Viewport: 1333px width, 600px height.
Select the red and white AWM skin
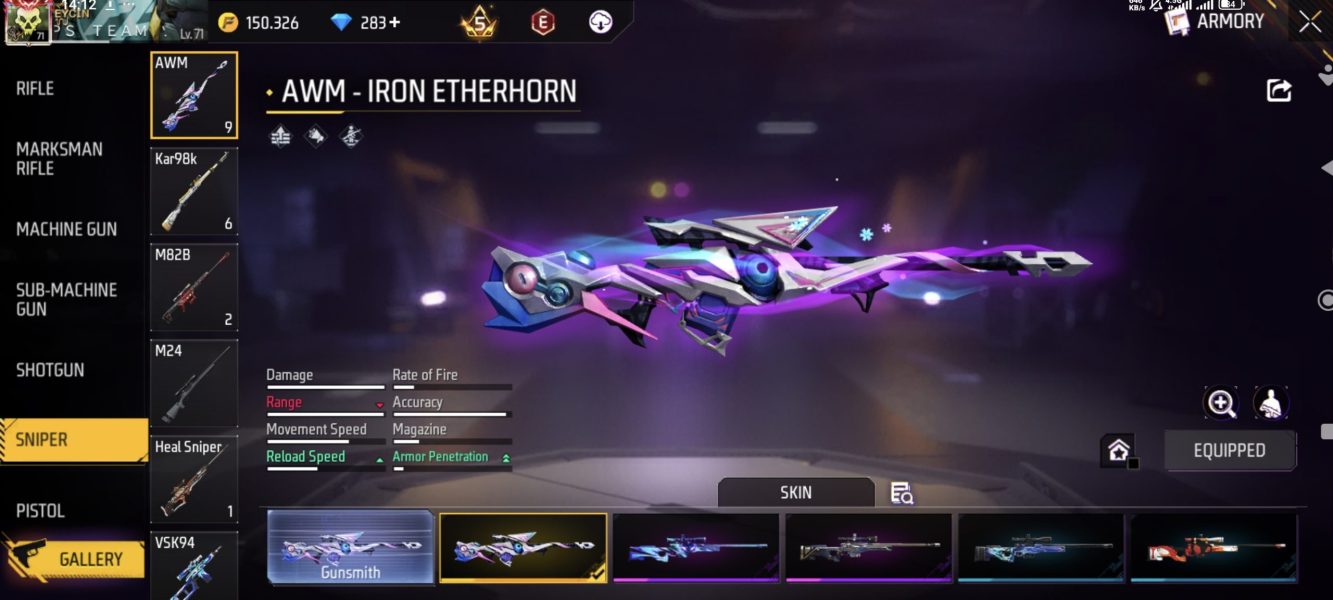[x=1213, y=547]
